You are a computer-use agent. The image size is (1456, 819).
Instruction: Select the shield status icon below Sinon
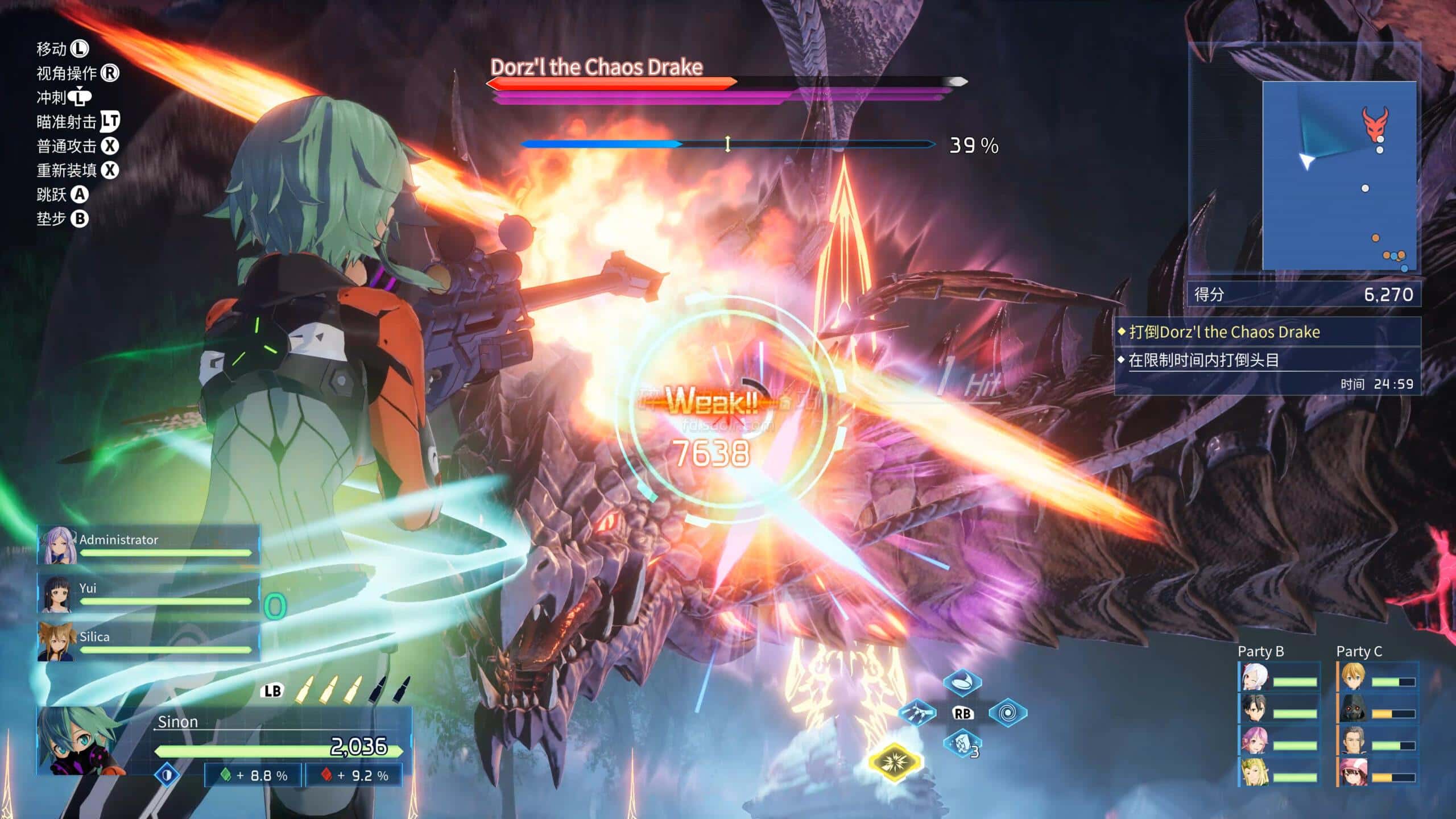[167, 775]
